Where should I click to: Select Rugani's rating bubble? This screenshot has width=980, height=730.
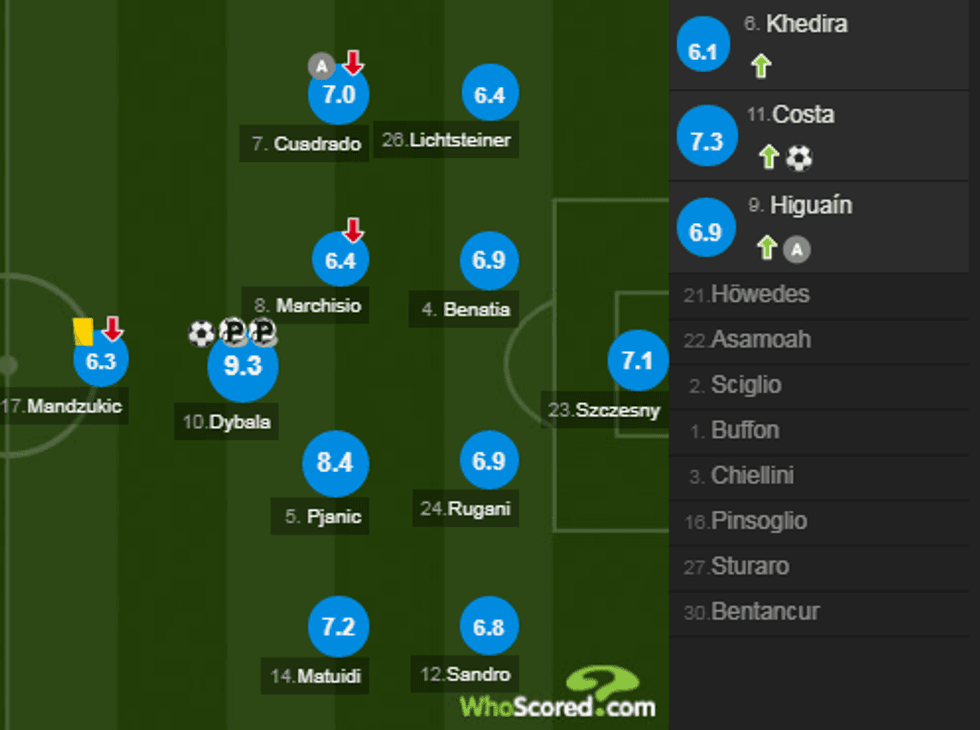click(489, 461)
